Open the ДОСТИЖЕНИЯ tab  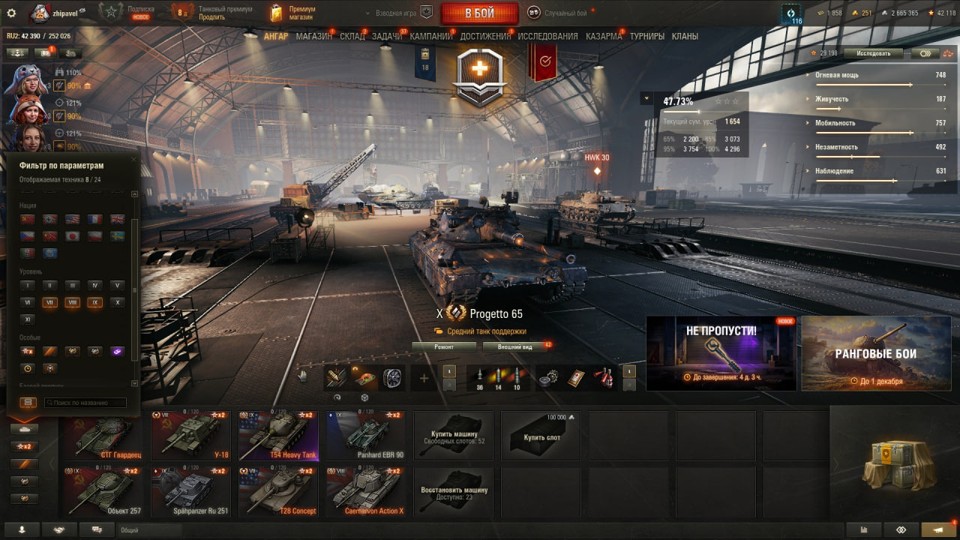(486, 36)
